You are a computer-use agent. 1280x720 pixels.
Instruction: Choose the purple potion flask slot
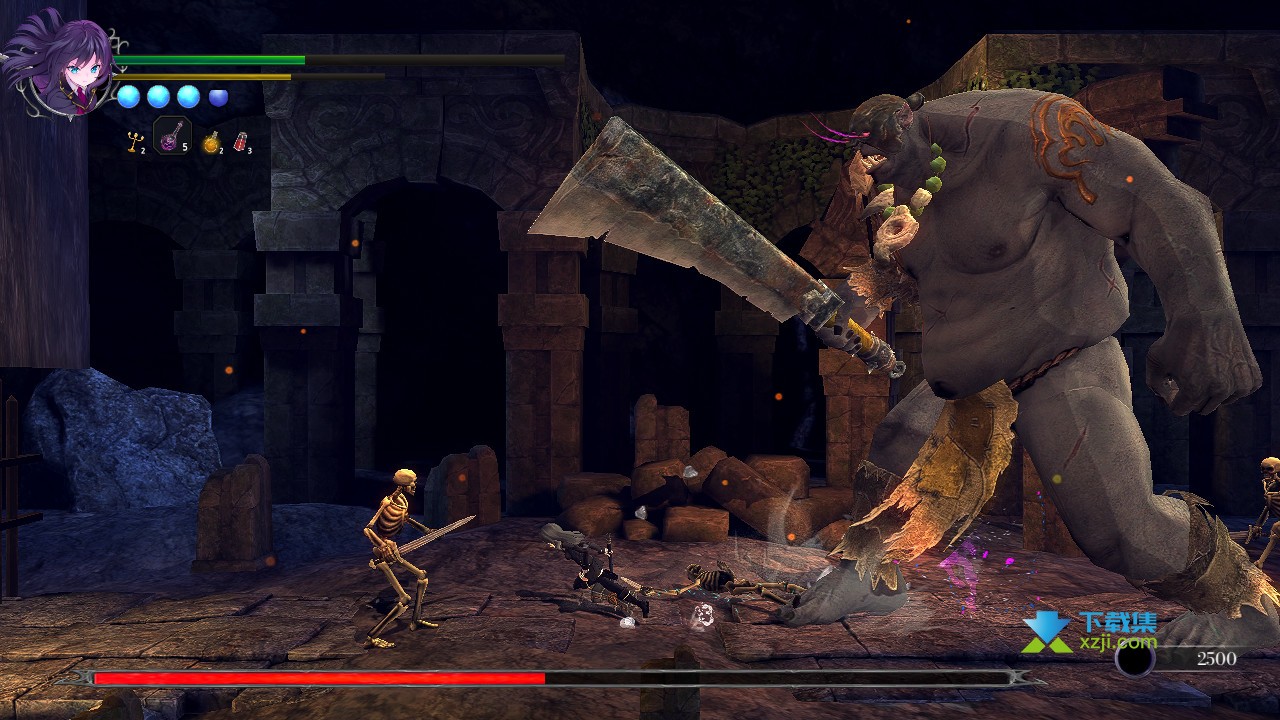tap(172, 136)
